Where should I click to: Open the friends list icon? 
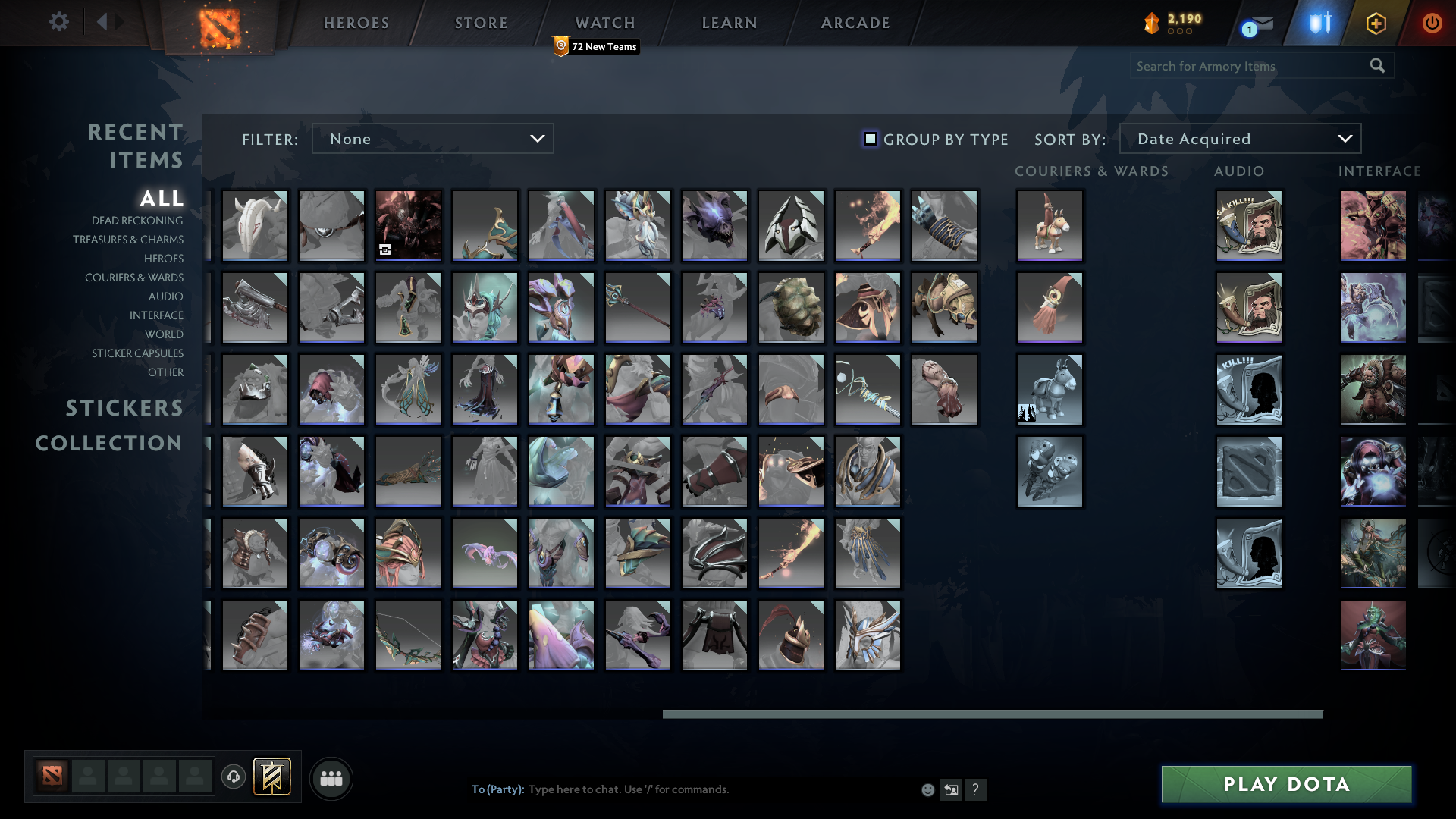click(x=331, y=777)
